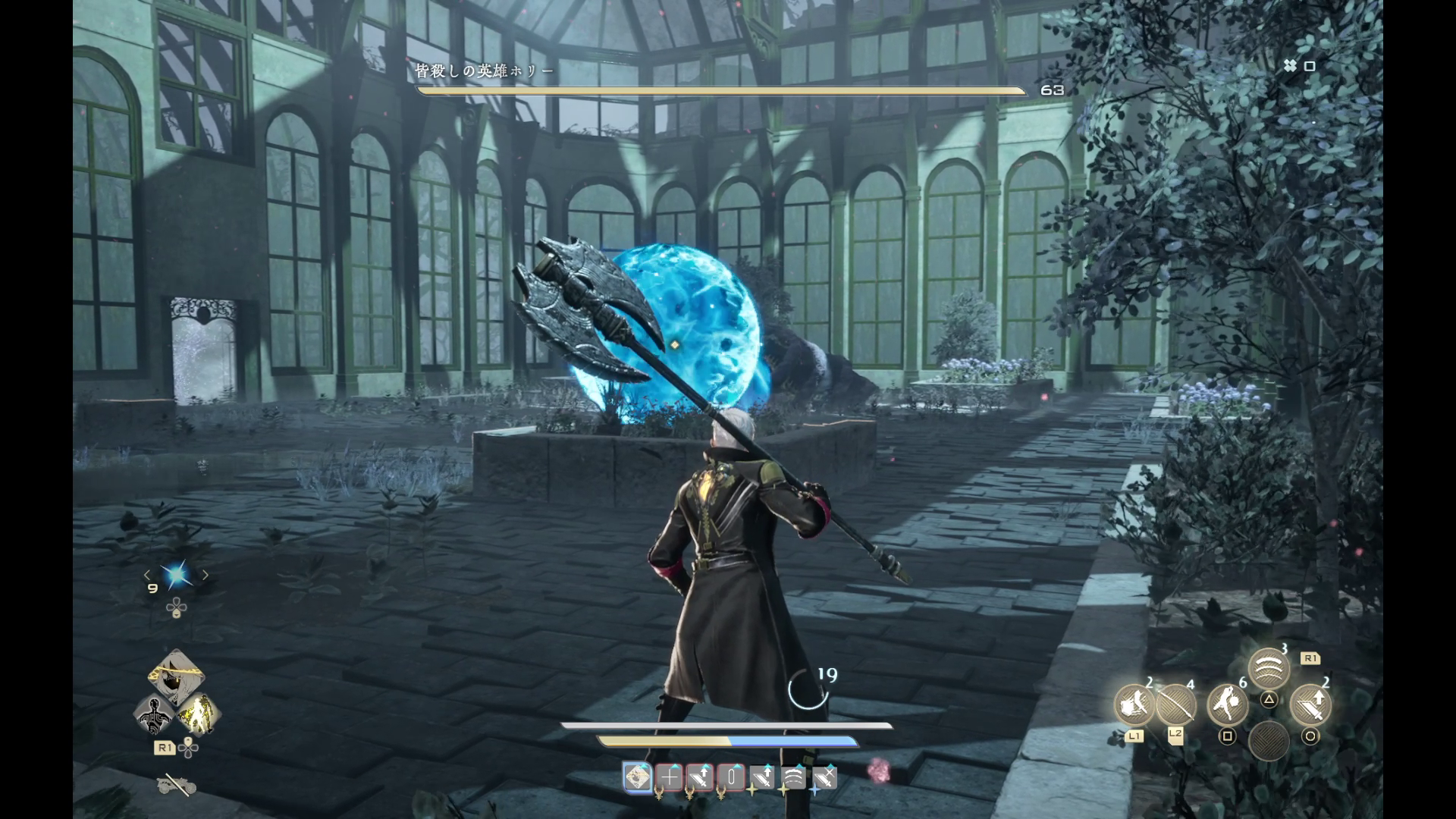
Task: Click the crossed-out vehicle icon
Action: tap(176, 785)
